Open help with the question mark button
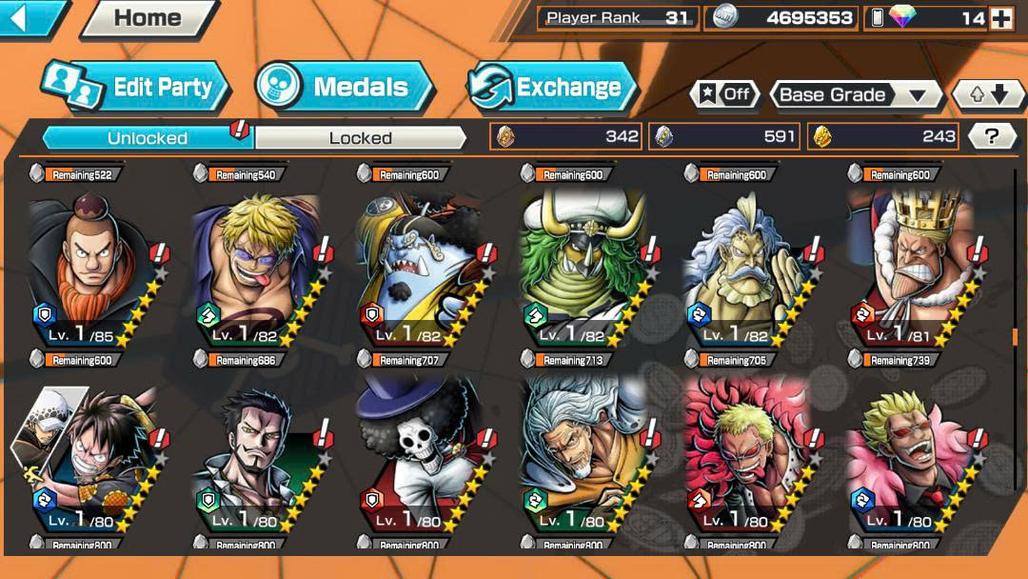The height and width of the screenshot is (579, 1028). [x=991, y=137]
